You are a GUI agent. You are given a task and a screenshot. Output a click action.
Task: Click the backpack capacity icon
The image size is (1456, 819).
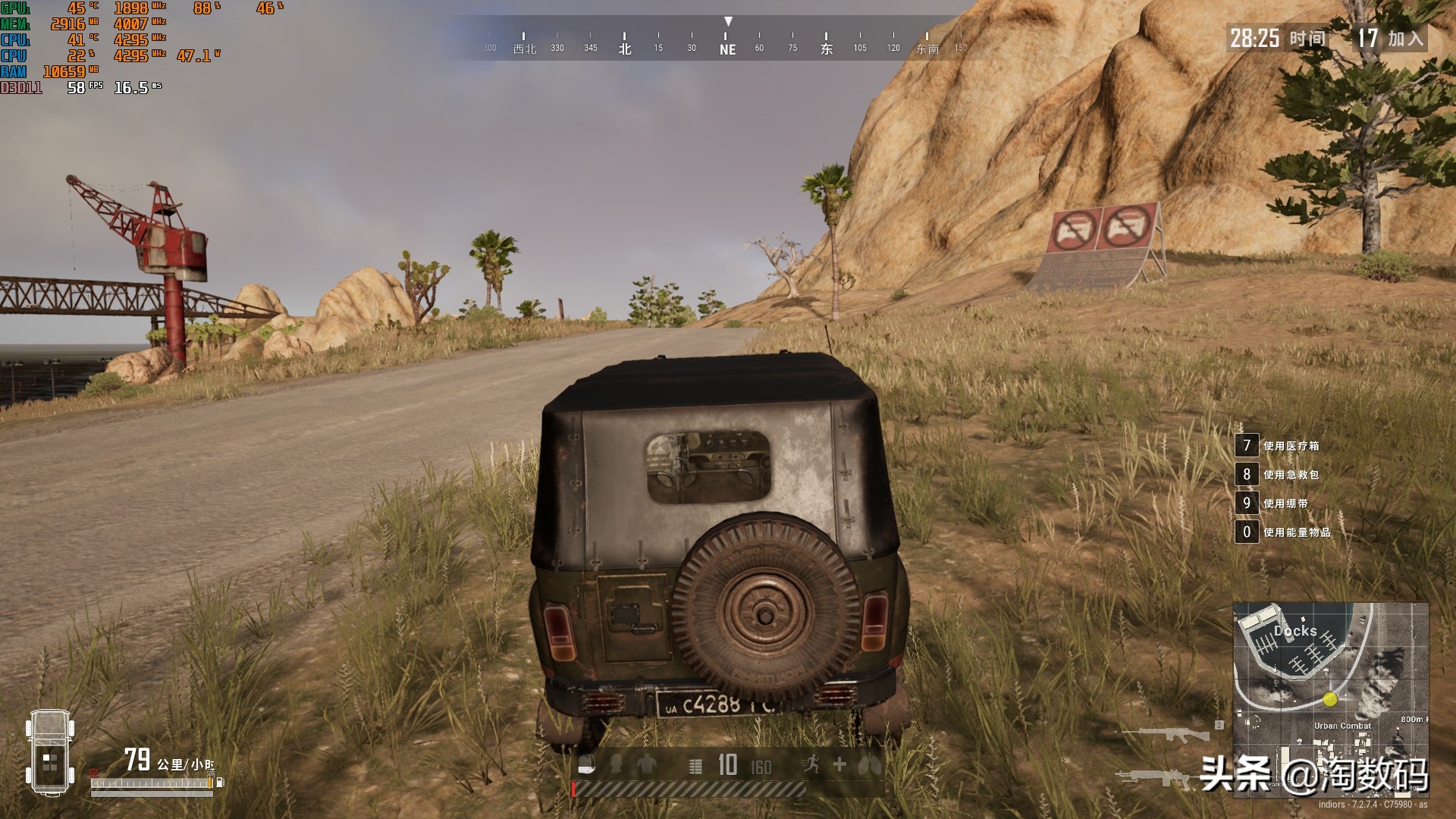click(x=586, y=766)
